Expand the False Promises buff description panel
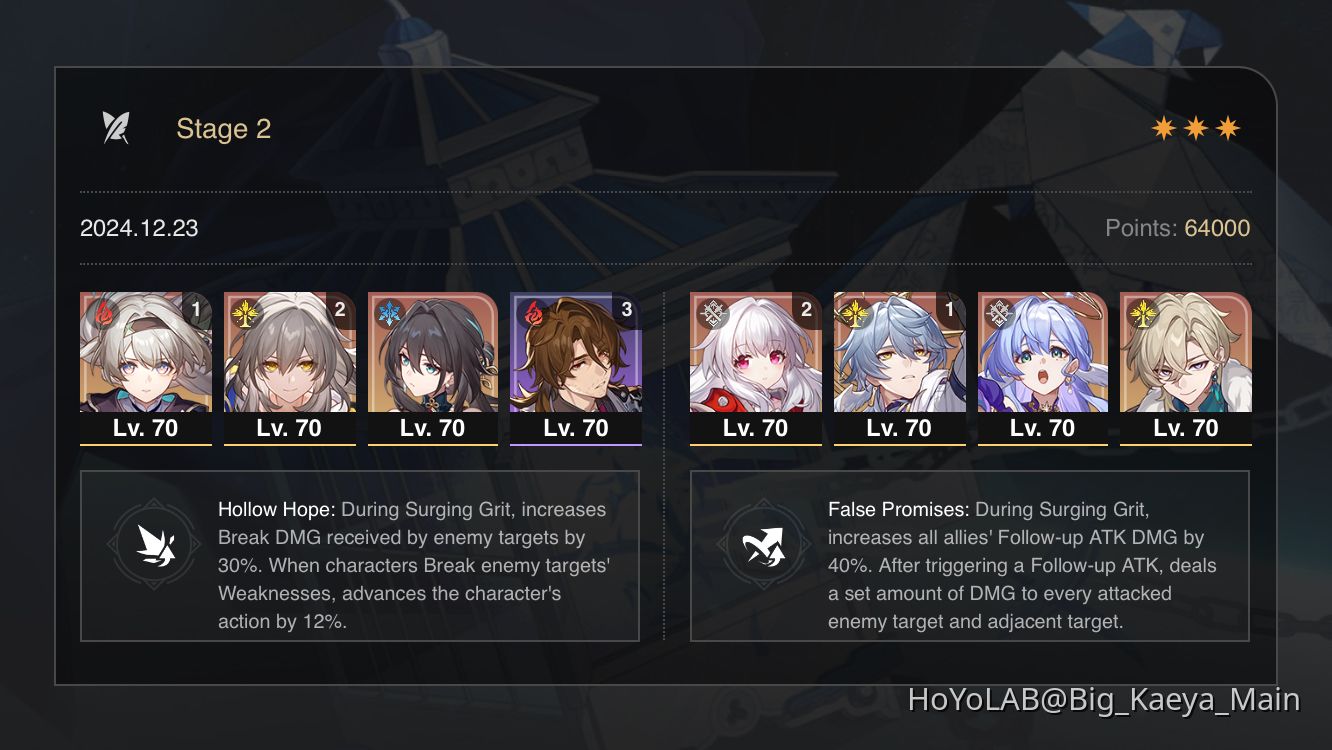The image size is (1332, 750). (970, 556)
